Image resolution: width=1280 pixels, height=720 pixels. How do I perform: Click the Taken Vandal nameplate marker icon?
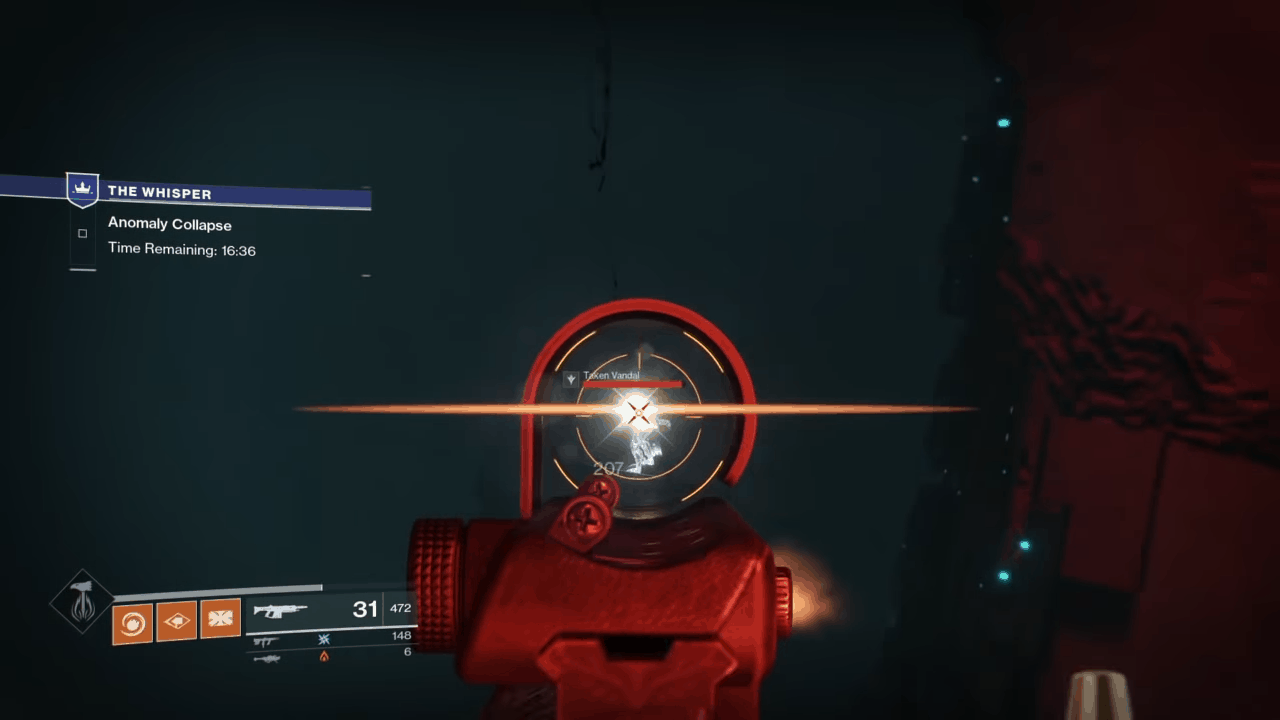tap(570, 377)
